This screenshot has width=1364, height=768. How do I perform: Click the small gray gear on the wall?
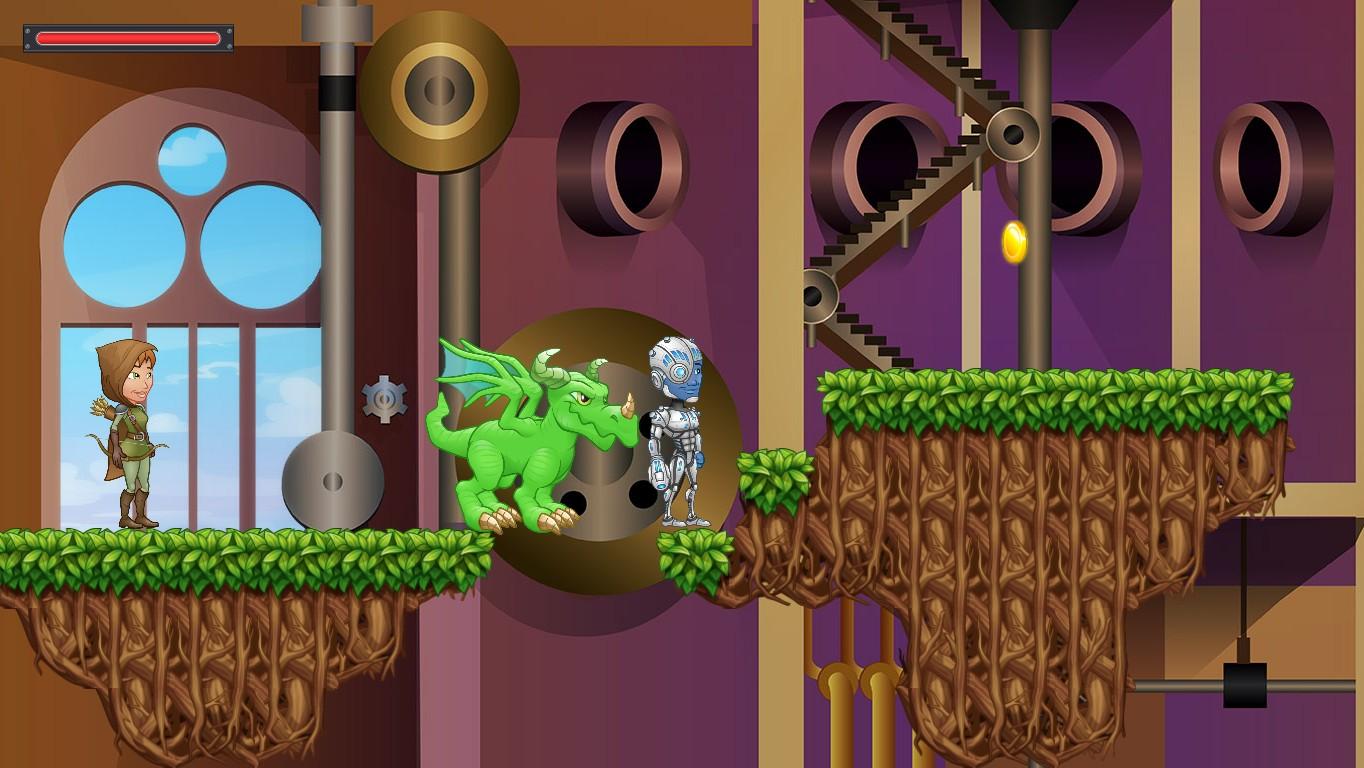(383, 398)
